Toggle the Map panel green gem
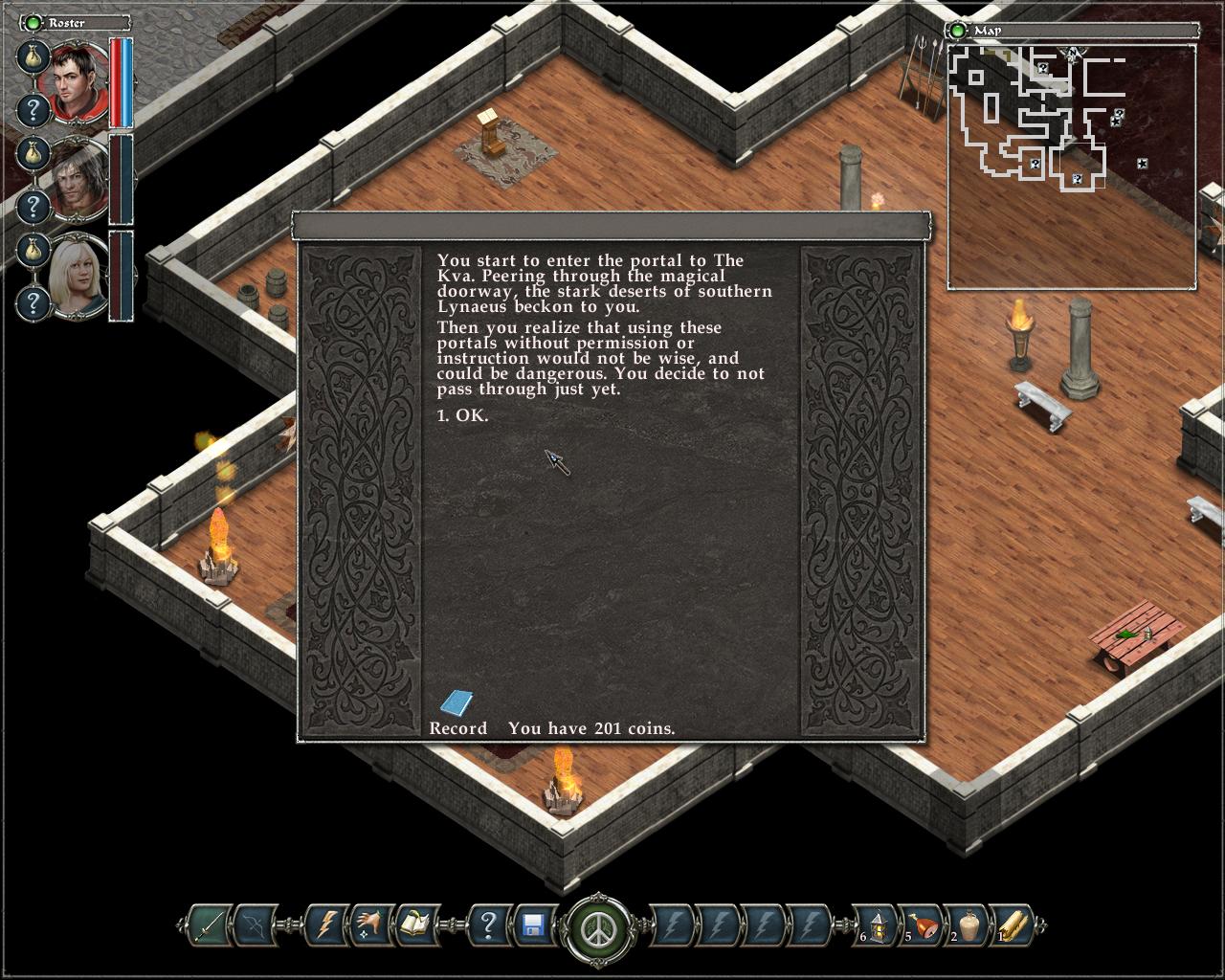The height and width of the screenshot is (980, 1225). pos(957,31)
